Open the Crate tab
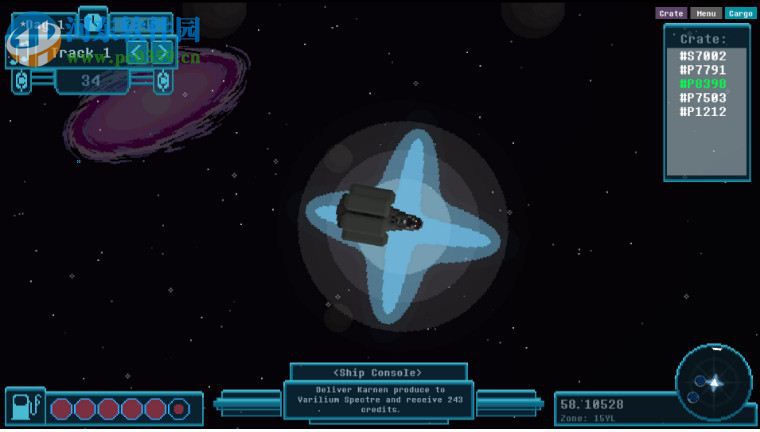The width and height of the screenshot is (760, 432). tap(671, 13)
